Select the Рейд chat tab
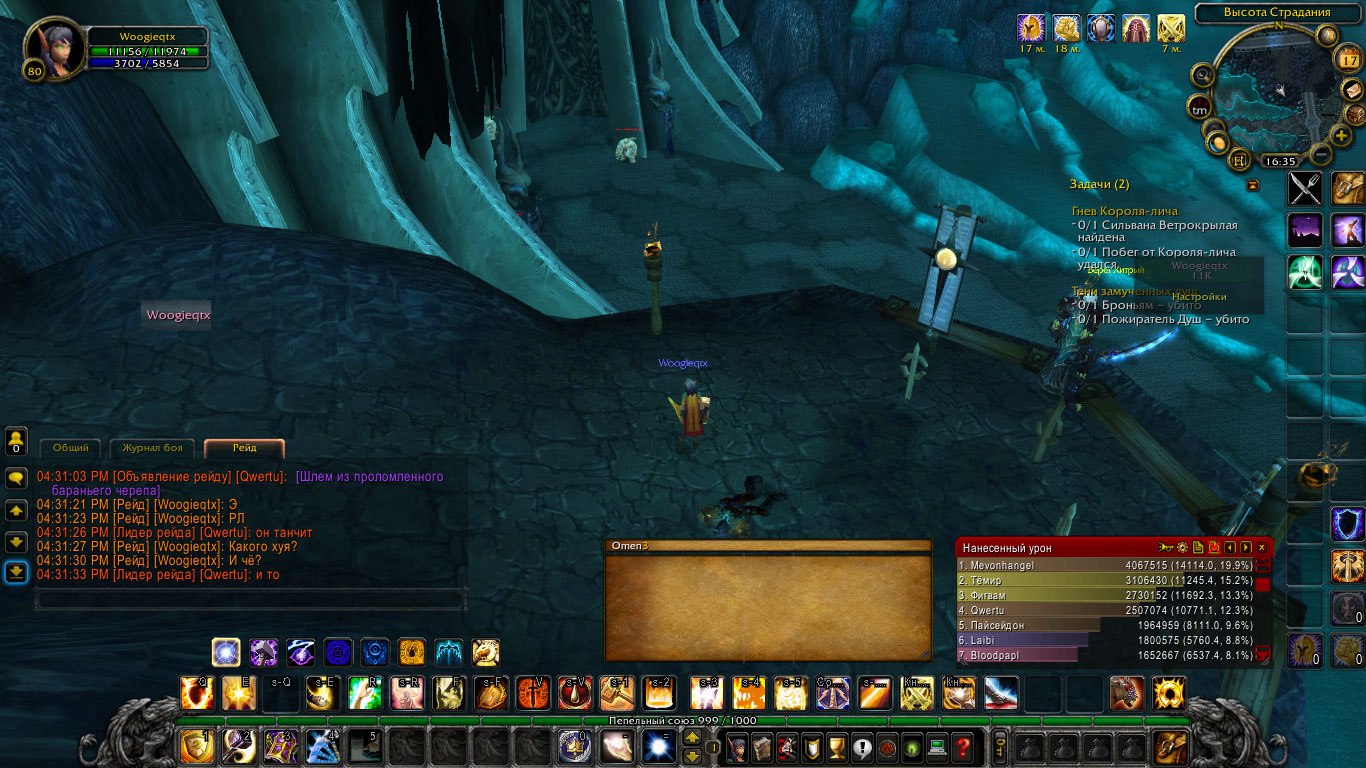The image size is (1366, 768). click(x=244, y=448)
